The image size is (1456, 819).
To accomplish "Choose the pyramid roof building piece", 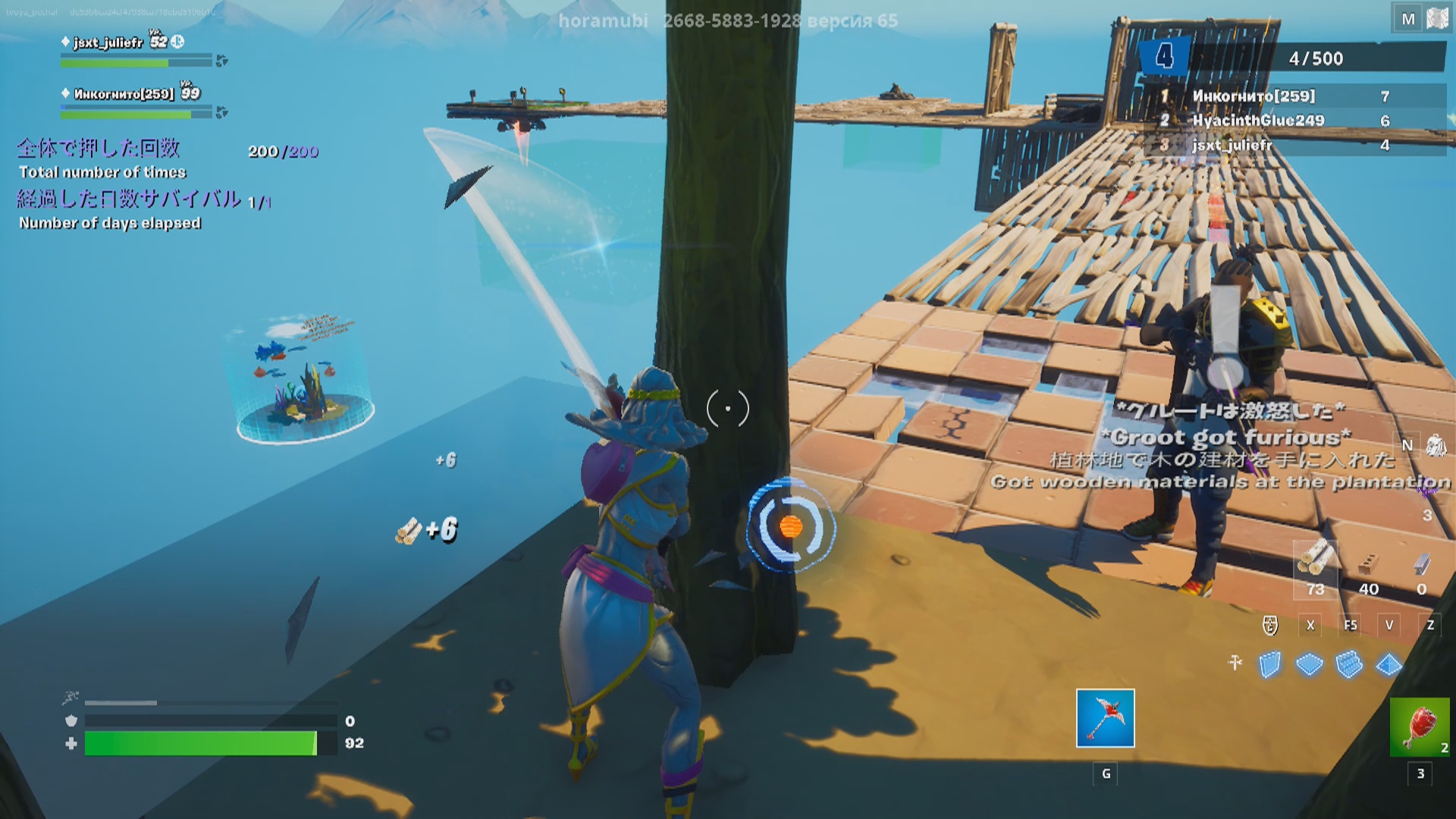I will point(1389,665).
